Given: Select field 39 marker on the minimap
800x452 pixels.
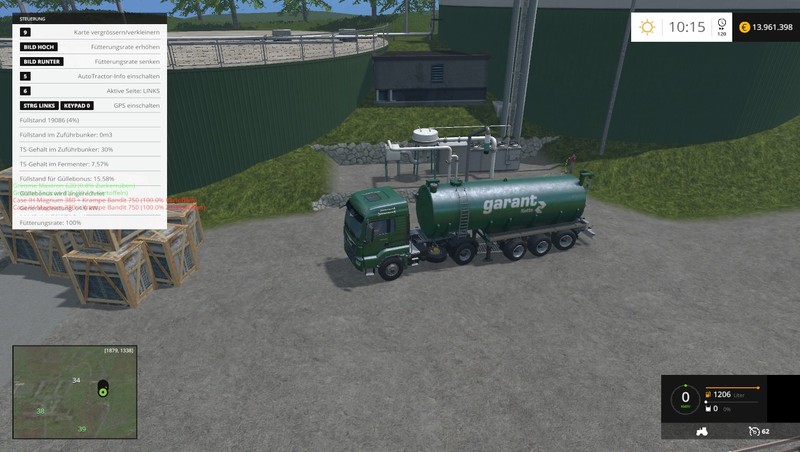Looking at the screenshot, I should [x=82, y=429].
